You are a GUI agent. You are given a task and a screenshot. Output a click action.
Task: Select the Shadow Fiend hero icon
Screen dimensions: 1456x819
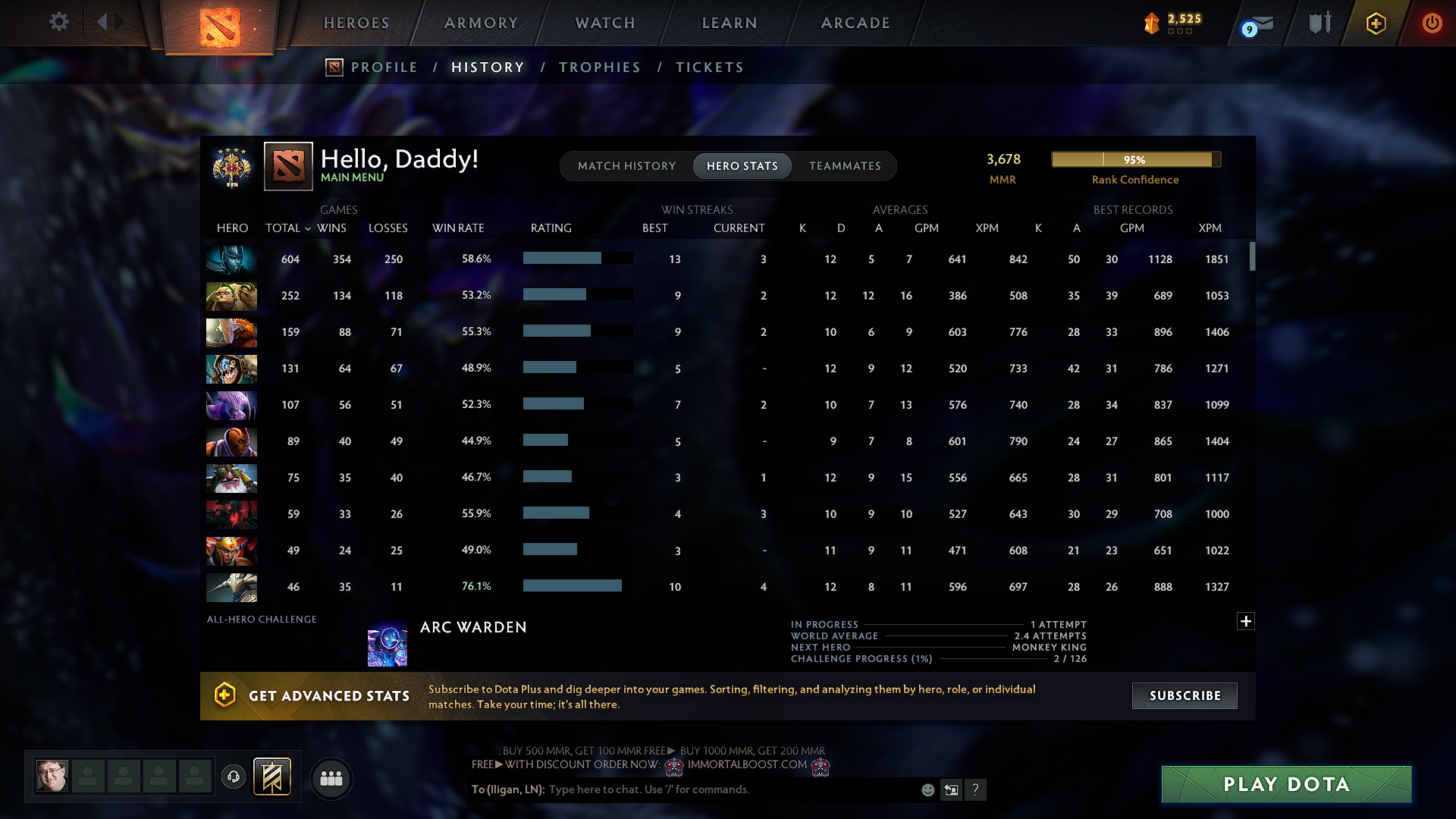pyautogui.click(x=231, y=514)
